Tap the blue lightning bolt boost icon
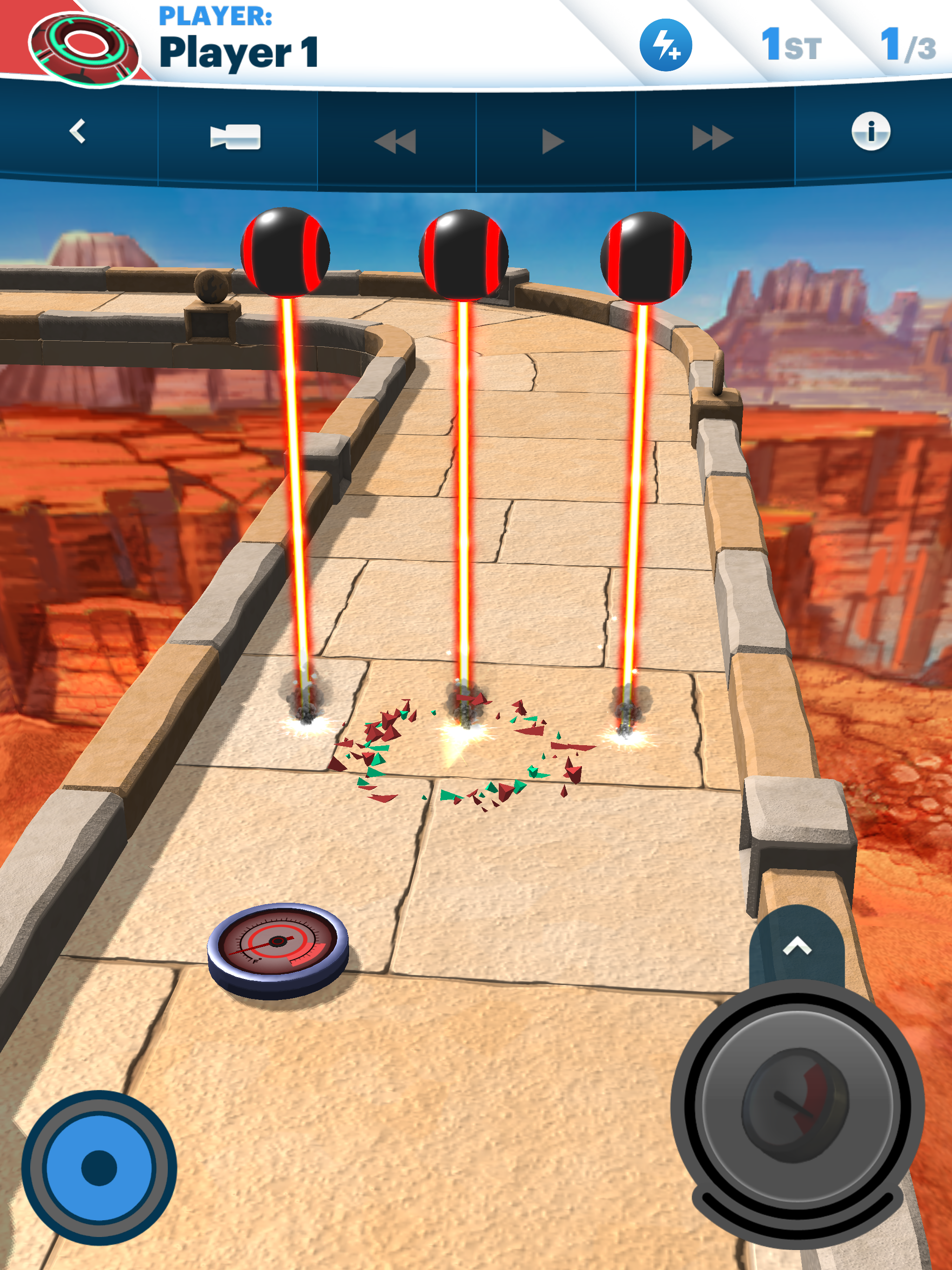This screenshot has height=1270, width=952. point(666,46)
